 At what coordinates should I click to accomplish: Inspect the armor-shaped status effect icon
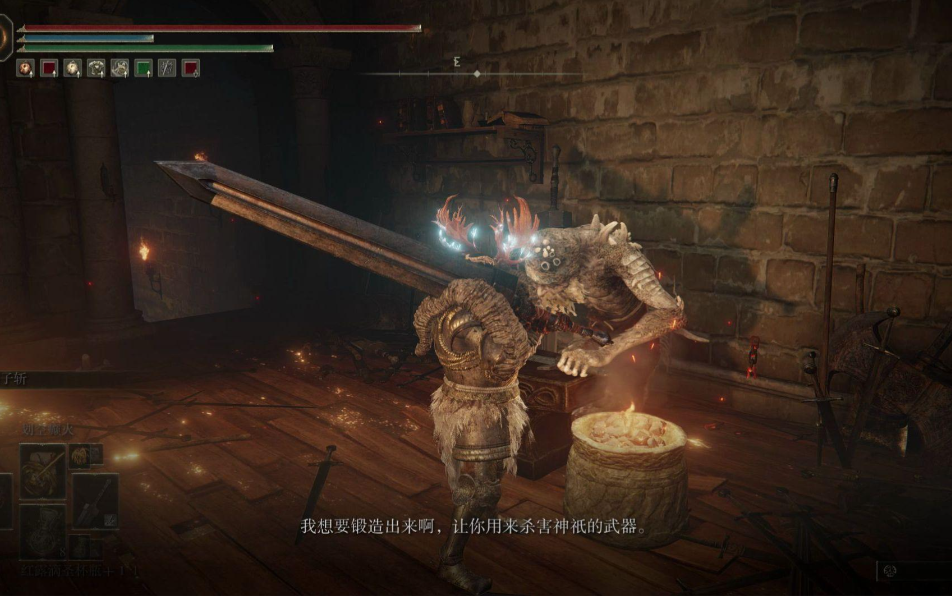(96, 68)
